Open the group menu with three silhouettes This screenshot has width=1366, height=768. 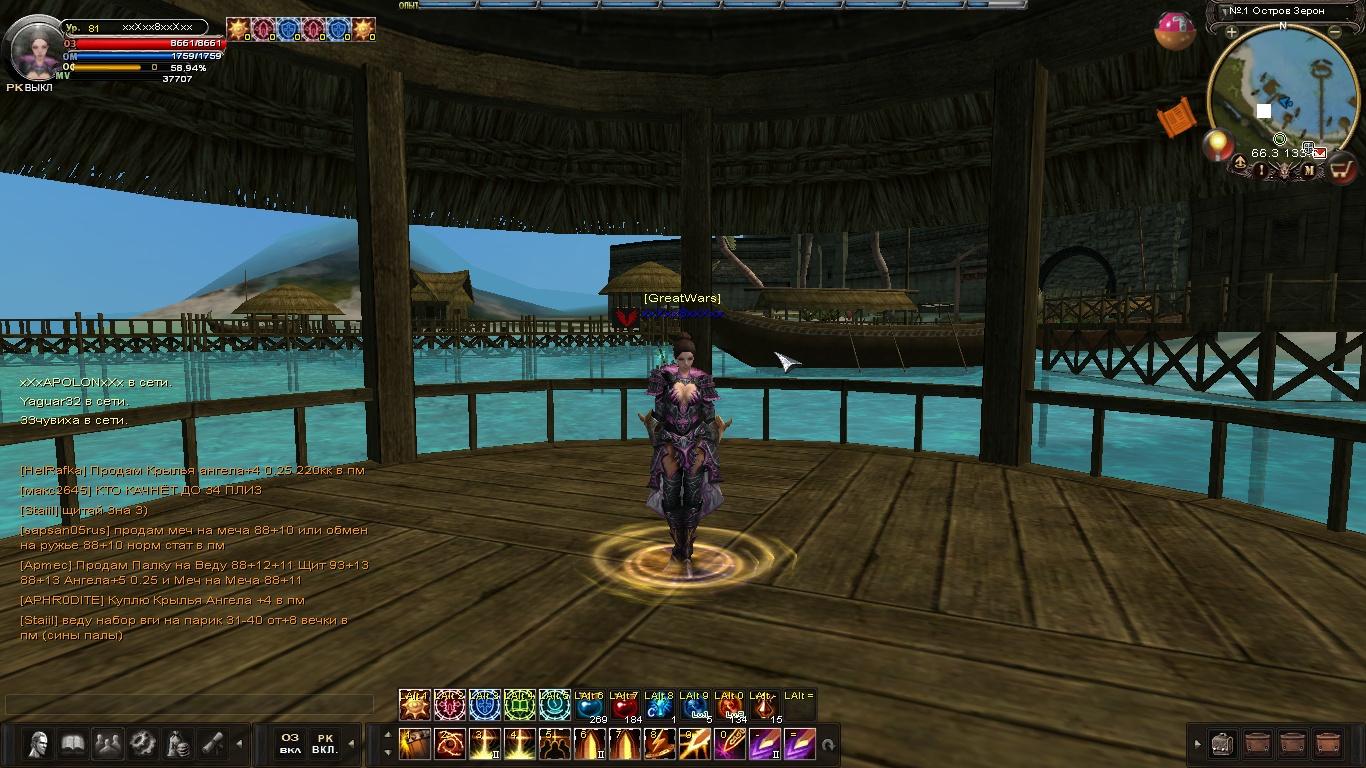coord(108,744)
